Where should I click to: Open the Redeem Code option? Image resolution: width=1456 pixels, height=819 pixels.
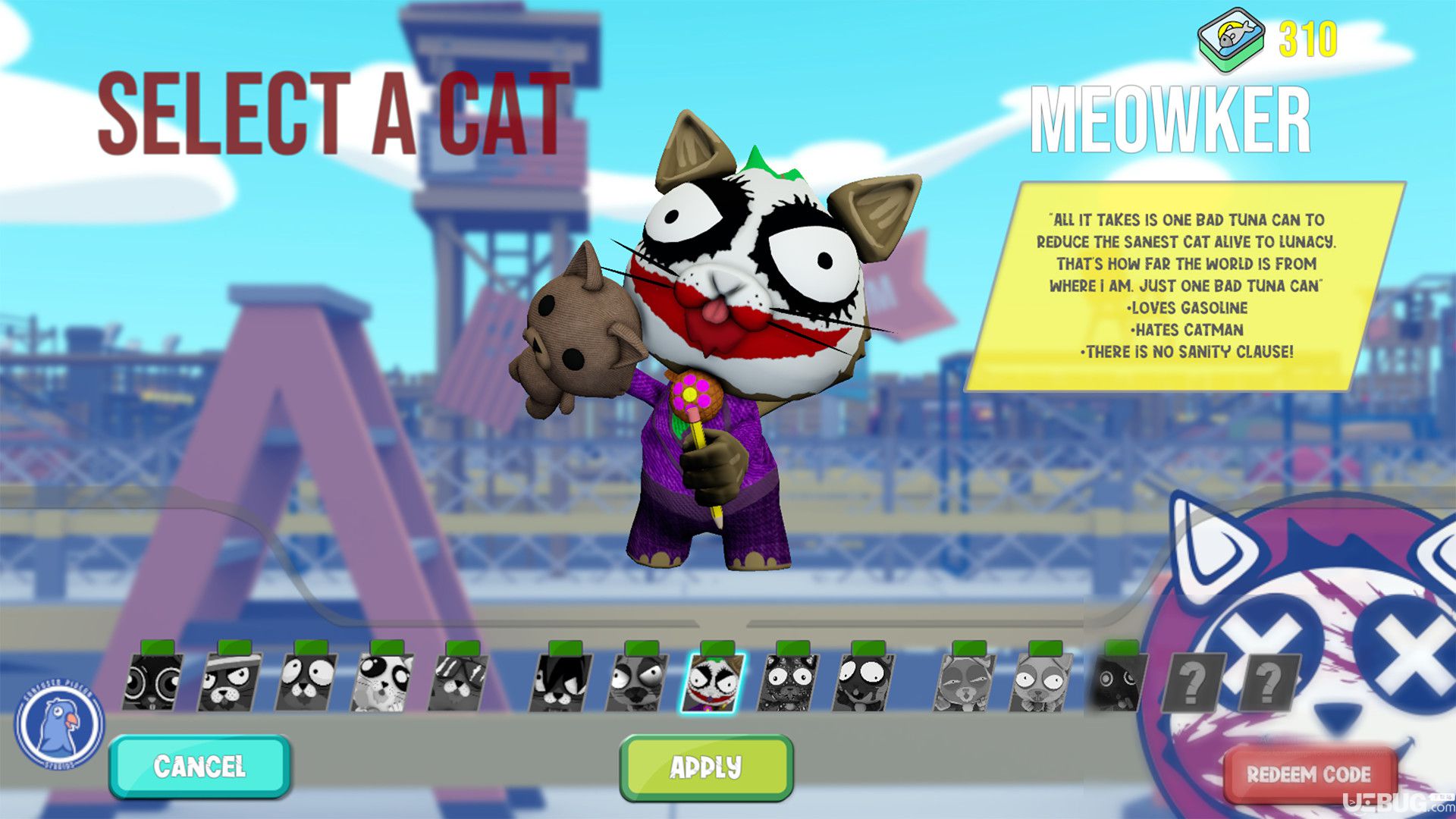point(1309,774)
